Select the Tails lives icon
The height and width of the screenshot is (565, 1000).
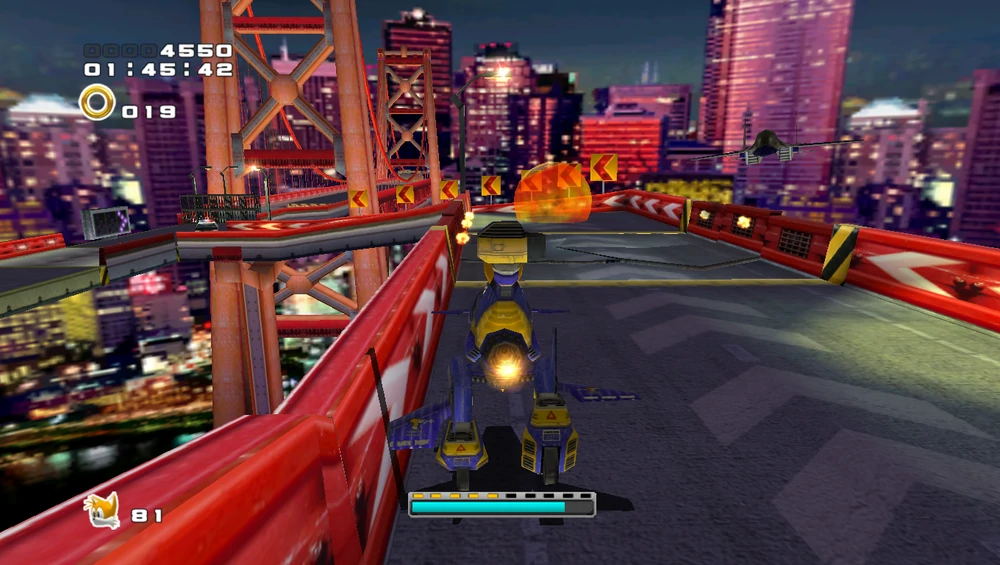[102, 511]
